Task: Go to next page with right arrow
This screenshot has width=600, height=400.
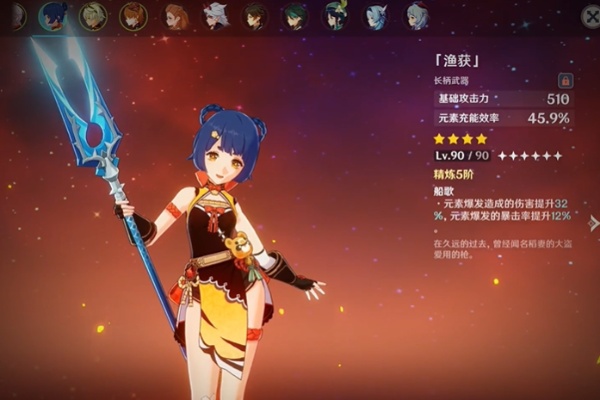Action: pos(593,223)
